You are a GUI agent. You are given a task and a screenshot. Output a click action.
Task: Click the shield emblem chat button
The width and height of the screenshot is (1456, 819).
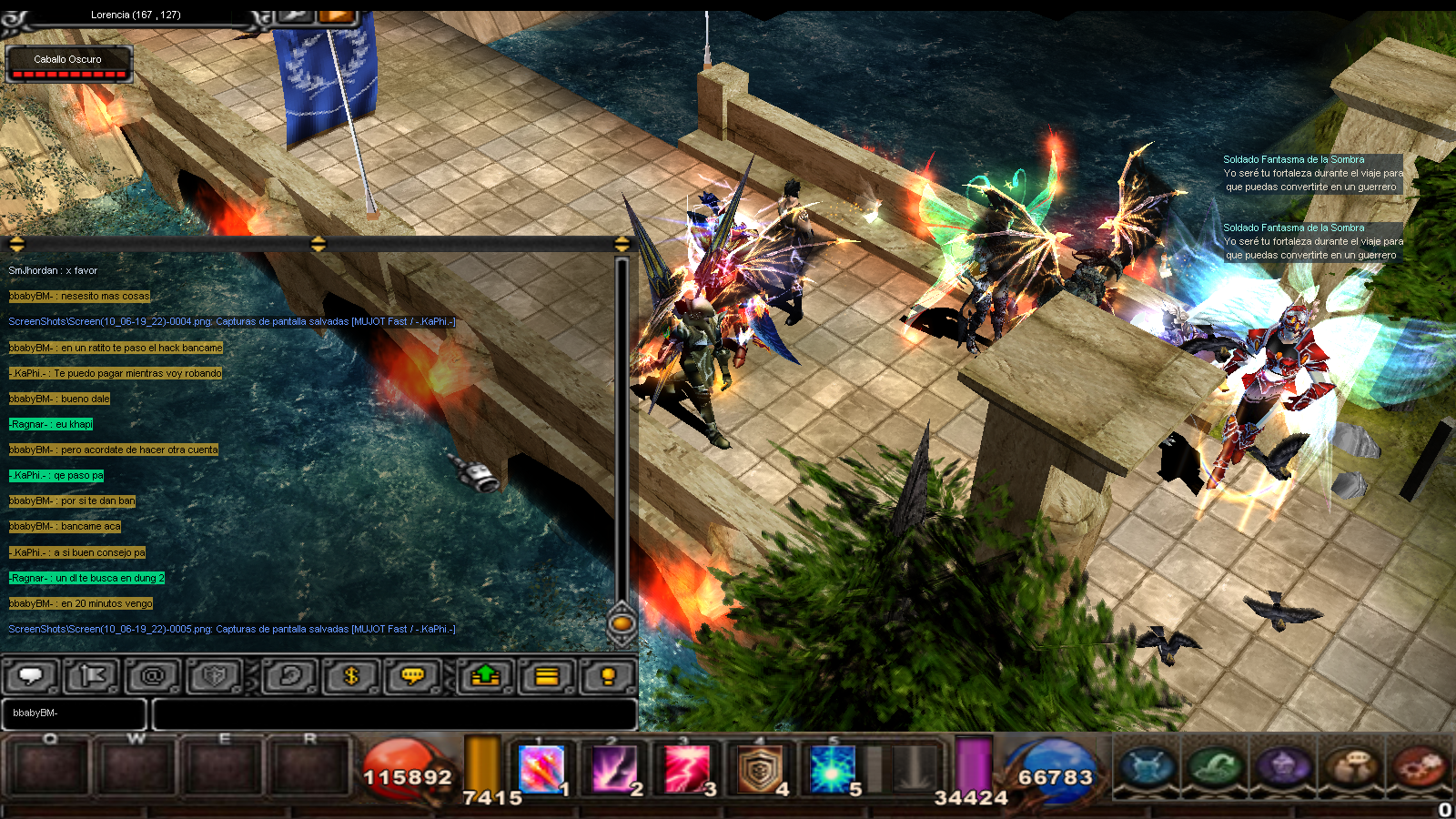click(215, 676)
